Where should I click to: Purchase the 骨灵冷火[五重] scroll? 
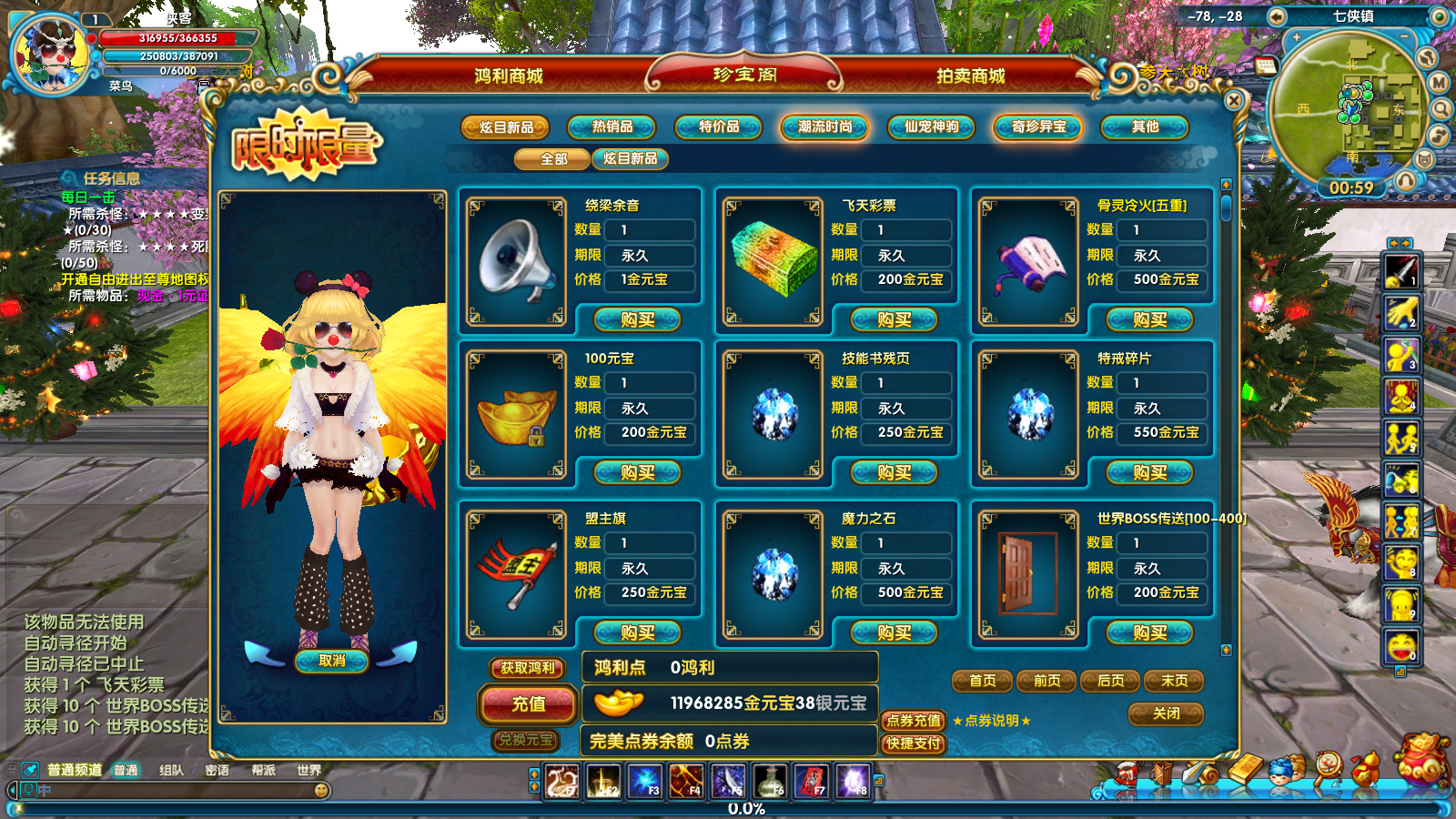click(1149, 319)
